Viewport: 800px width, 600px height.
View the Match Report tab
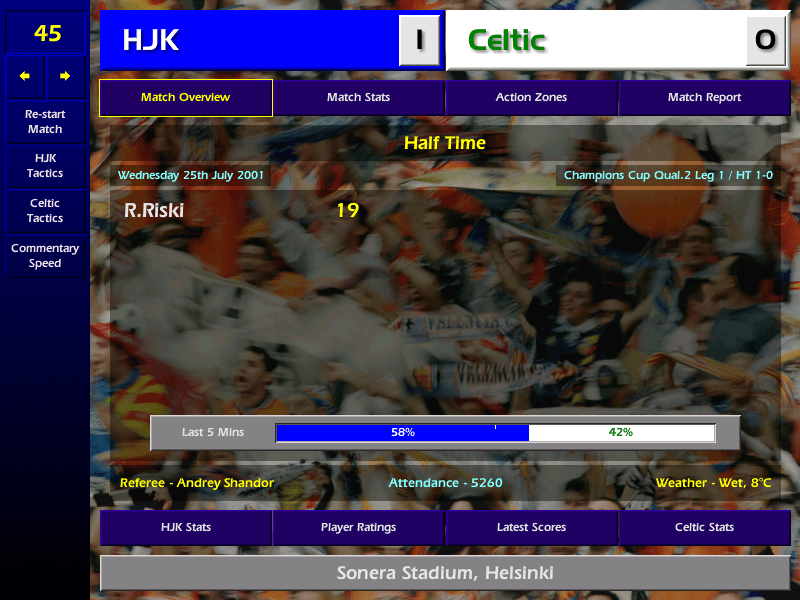point(704,98)
